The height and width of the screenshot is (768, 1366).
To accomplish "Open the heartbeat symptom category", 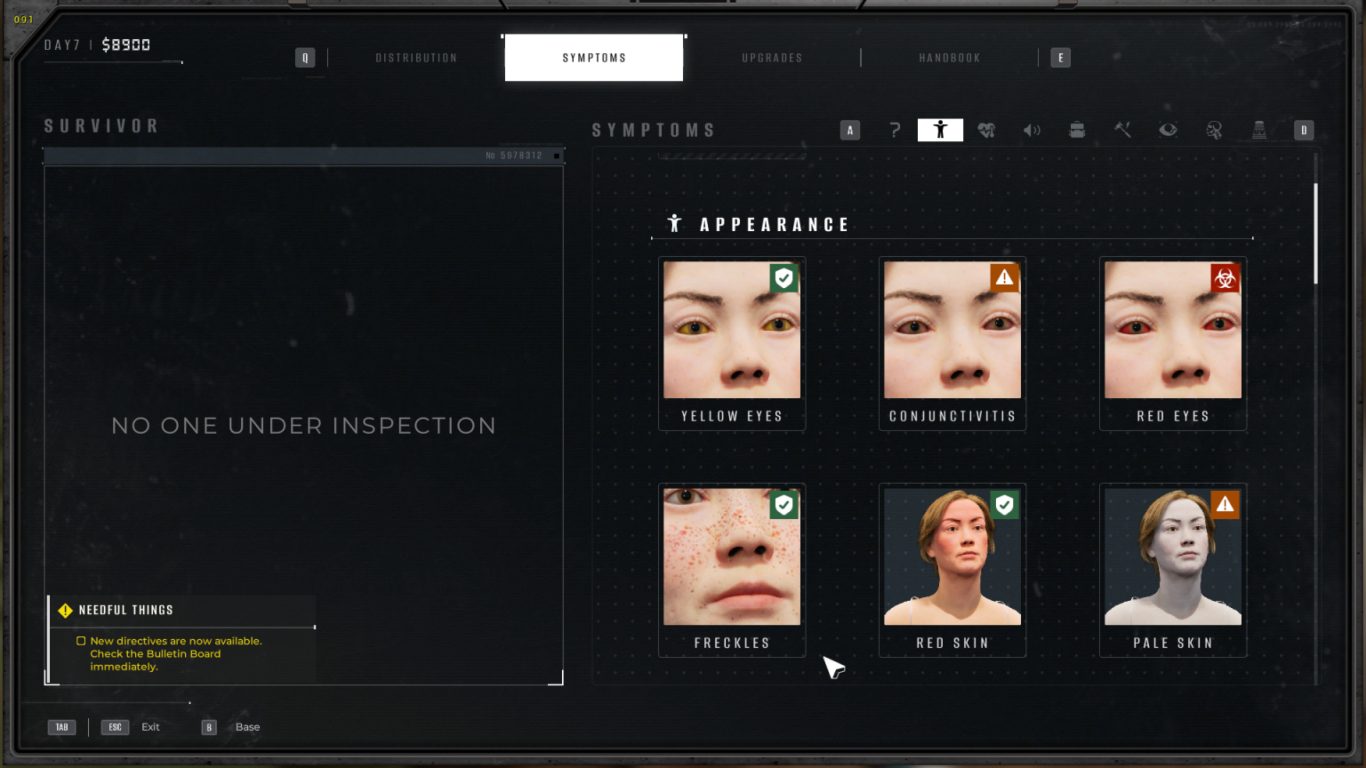I will 986,130.
